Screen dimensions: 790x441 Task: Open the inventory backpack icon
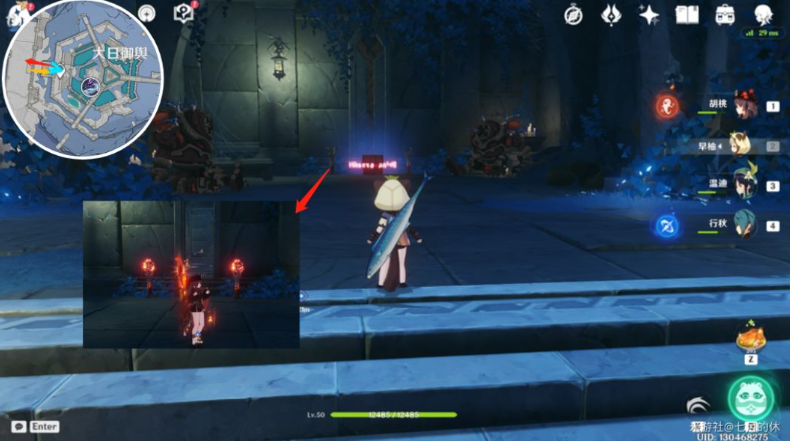pos(725,15)
